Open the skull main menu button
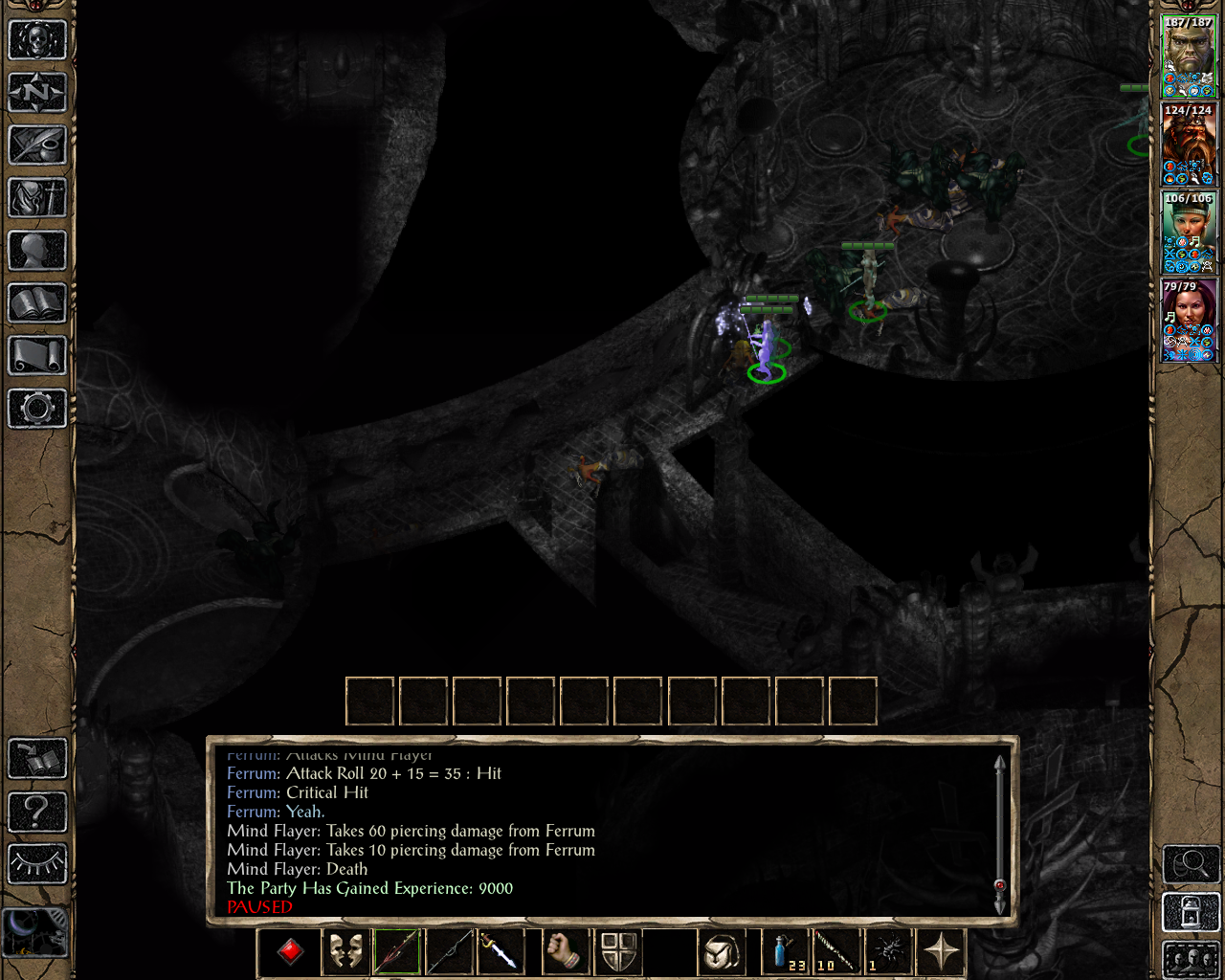This screenshot has height=980, width=1225. point(37,40)
